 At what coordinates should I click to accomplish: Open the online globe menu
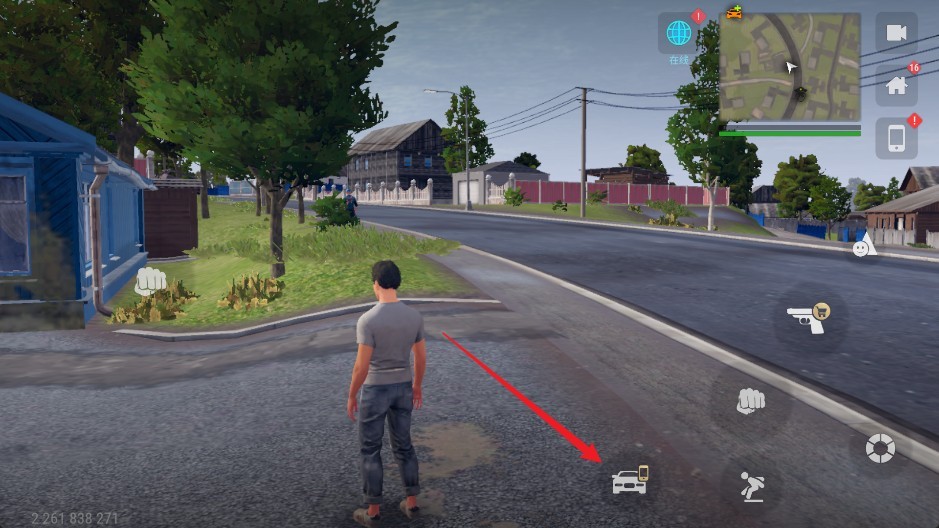(x=679, y=33)
